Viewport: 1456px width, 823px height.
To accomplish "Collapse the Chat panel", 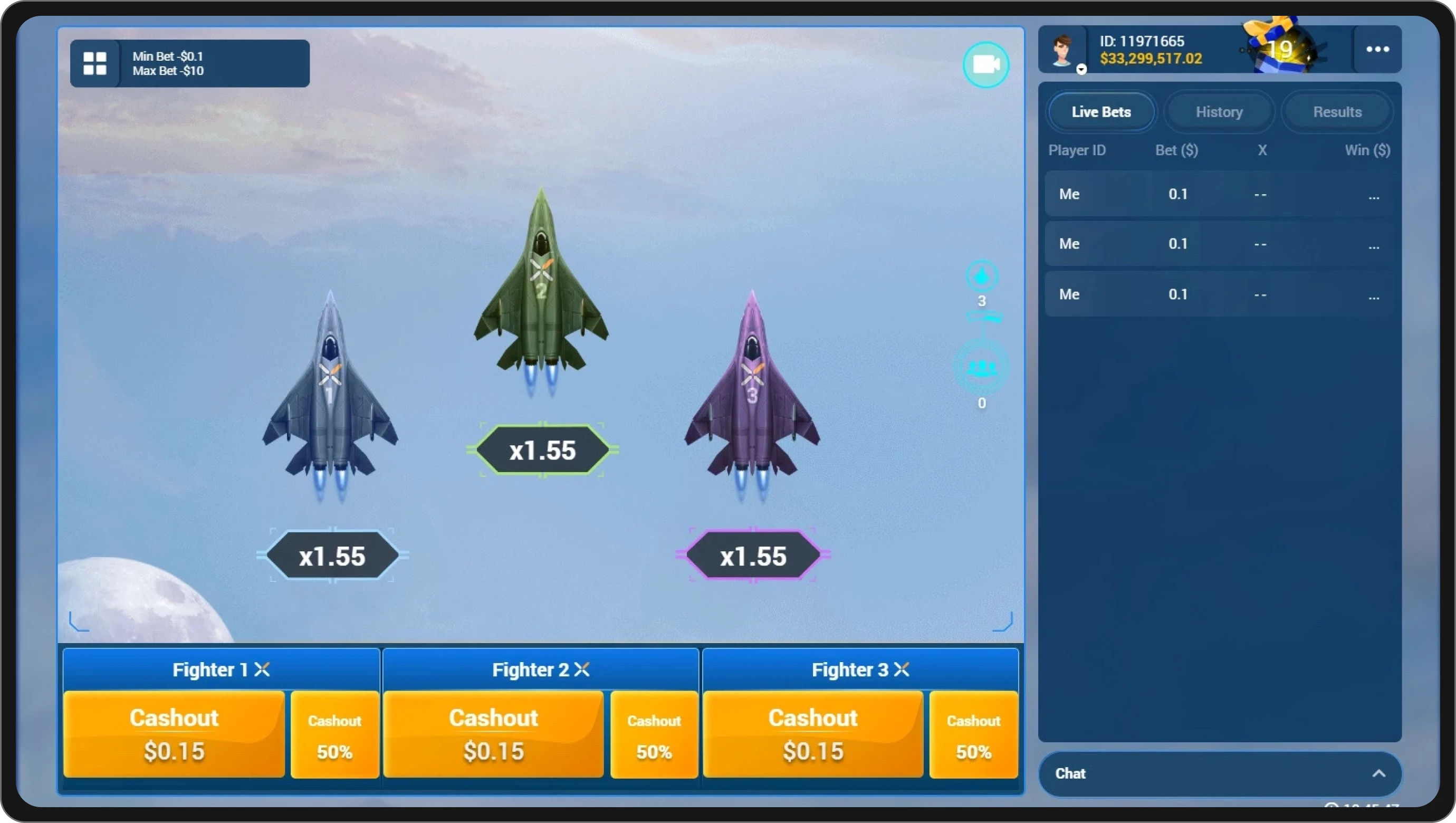I will click(x=1379, y=774).
